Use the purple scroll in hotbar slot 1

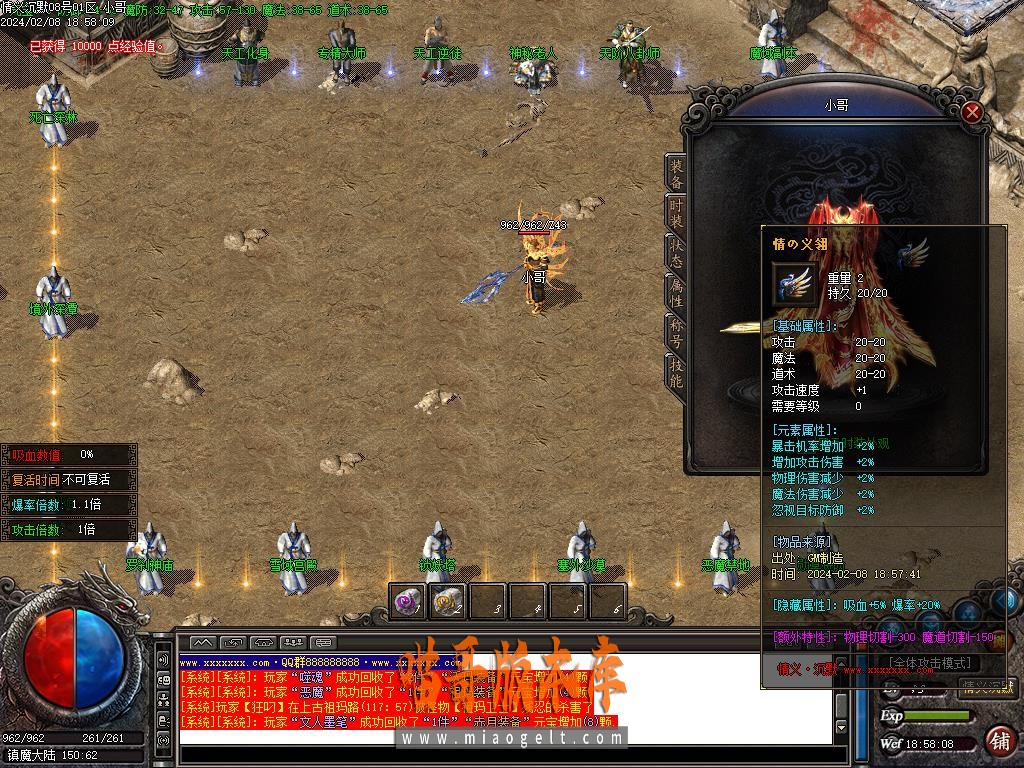407,602
